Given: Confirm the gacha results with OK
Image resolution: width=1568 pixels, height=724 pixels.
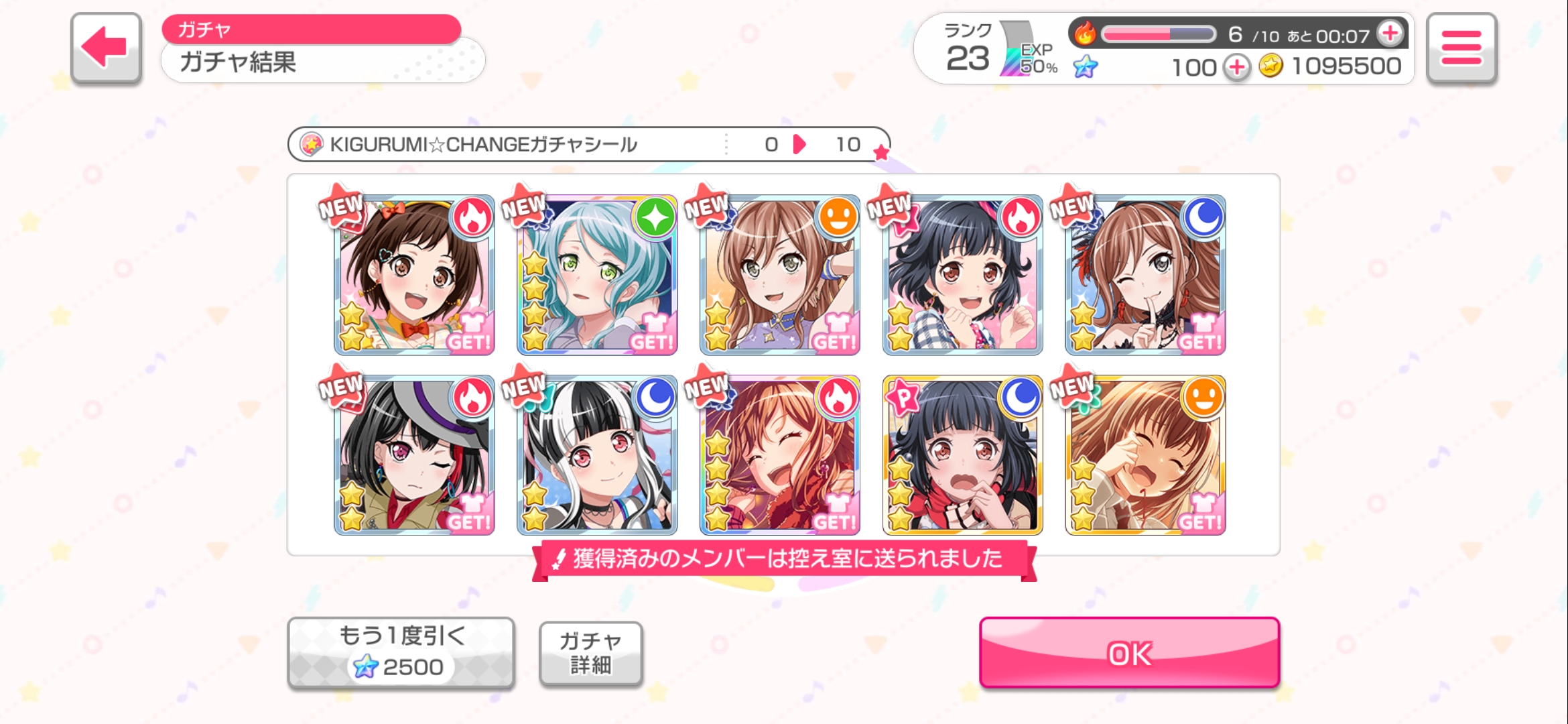Looking at the screenshot, I should pos(1129,652).
